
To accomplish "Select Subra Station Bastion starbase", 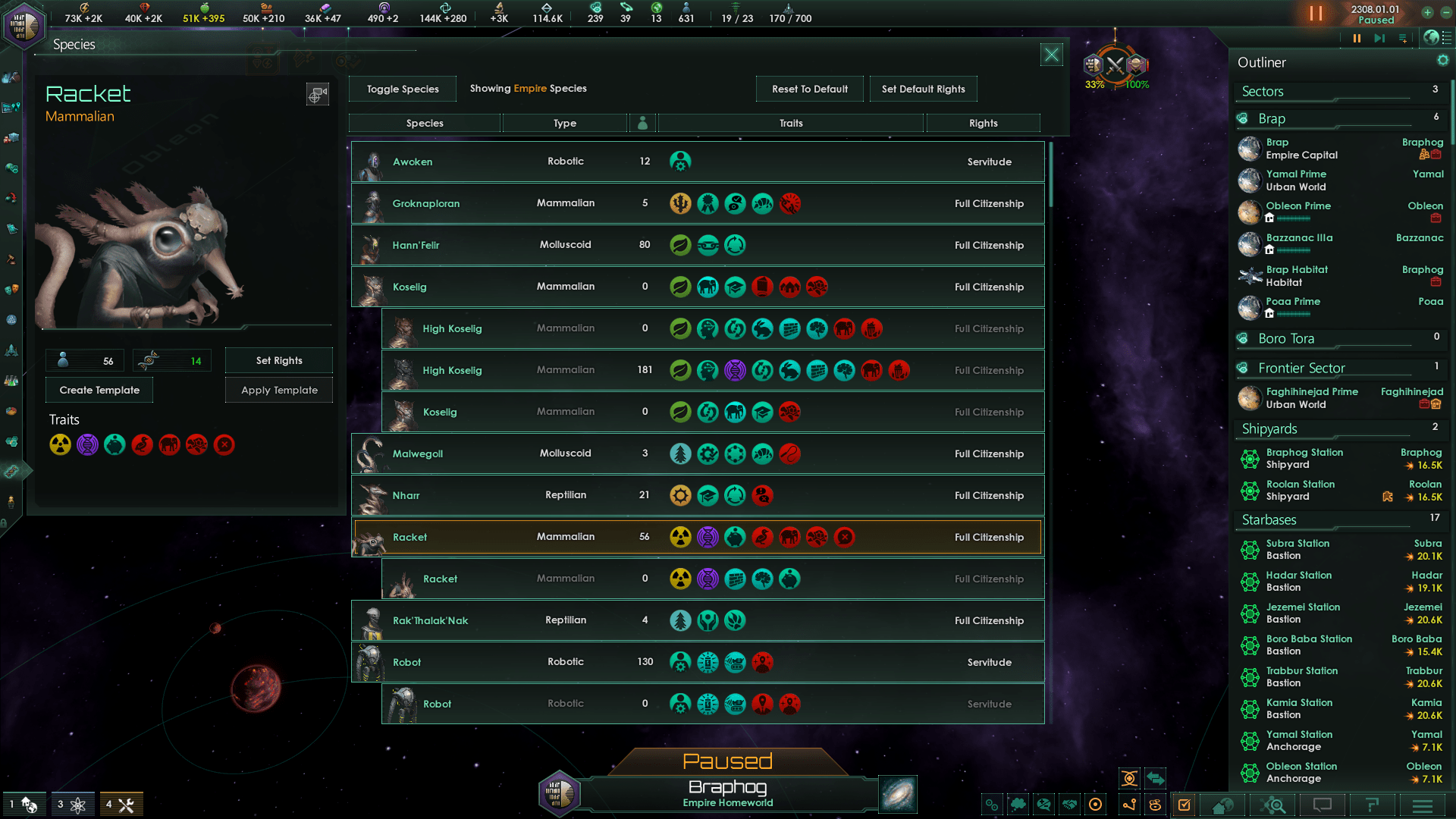I will click(1298, 550).
